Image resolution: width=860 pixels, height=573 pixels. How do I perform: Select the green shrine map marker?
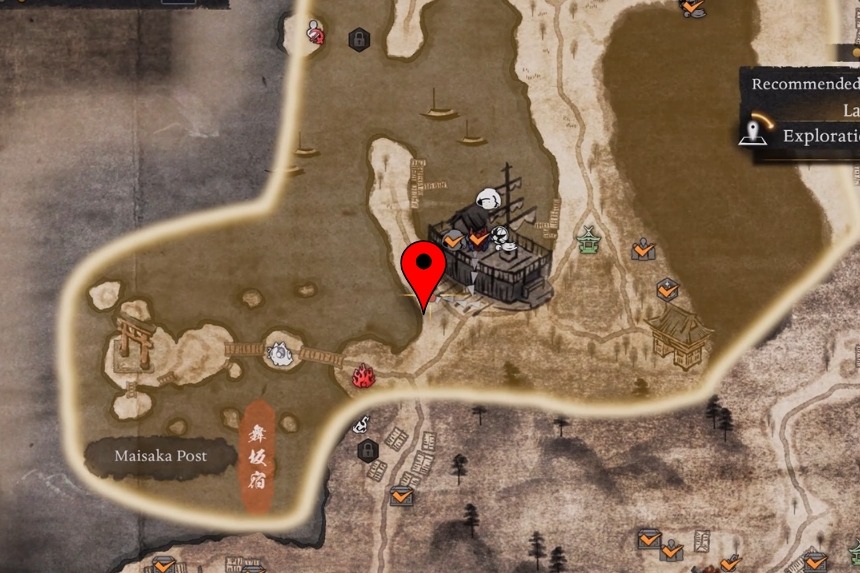click(x=588, y=239)
